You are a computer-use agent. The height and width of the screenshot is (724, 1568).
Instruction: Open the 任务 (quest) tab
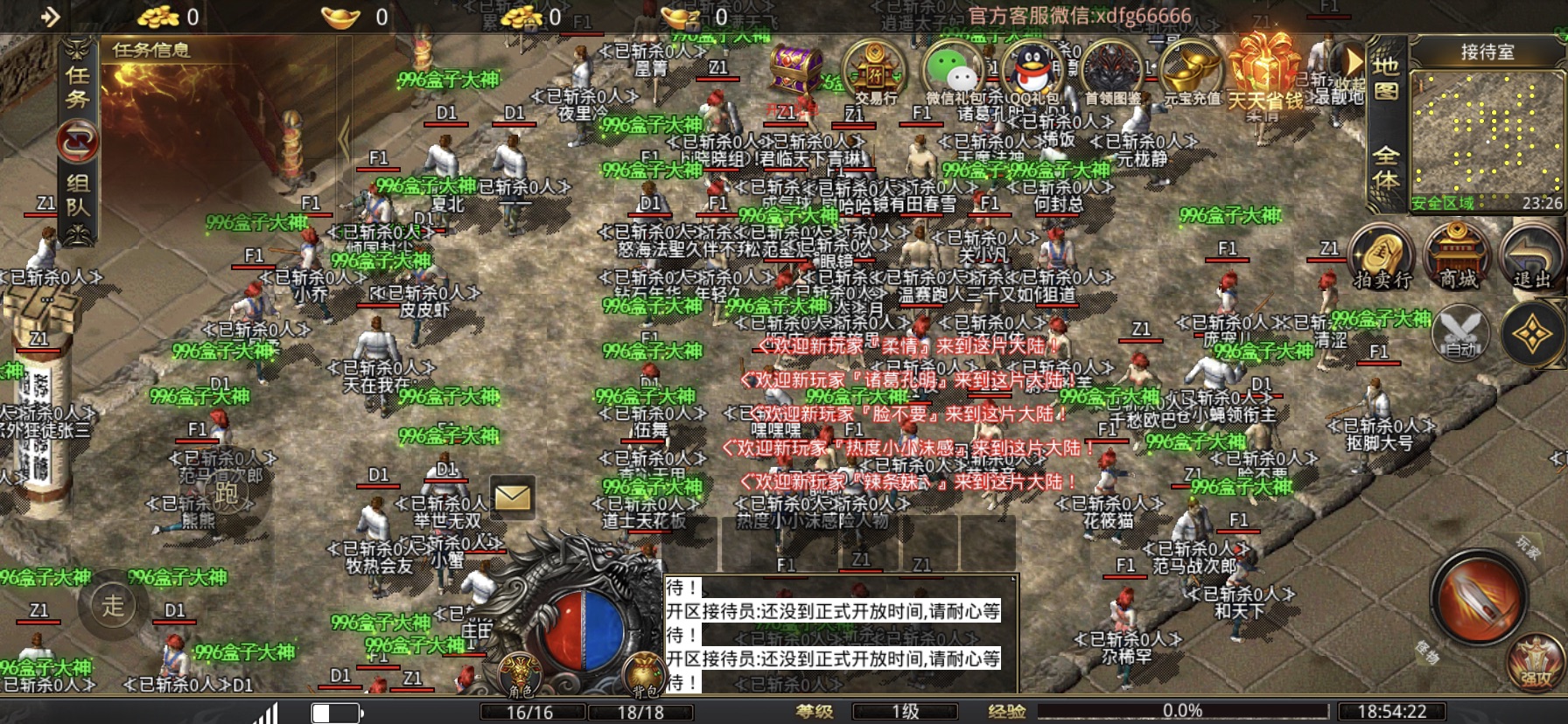tap(78, 87)
